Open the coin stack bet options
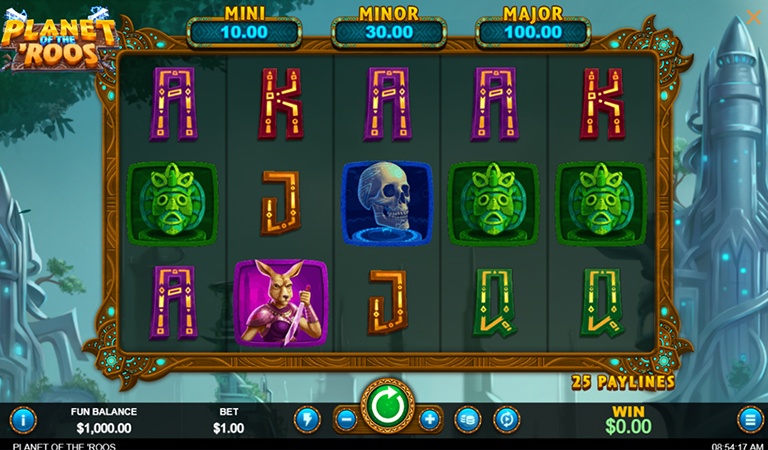768x450 pixels. point(467,419)
